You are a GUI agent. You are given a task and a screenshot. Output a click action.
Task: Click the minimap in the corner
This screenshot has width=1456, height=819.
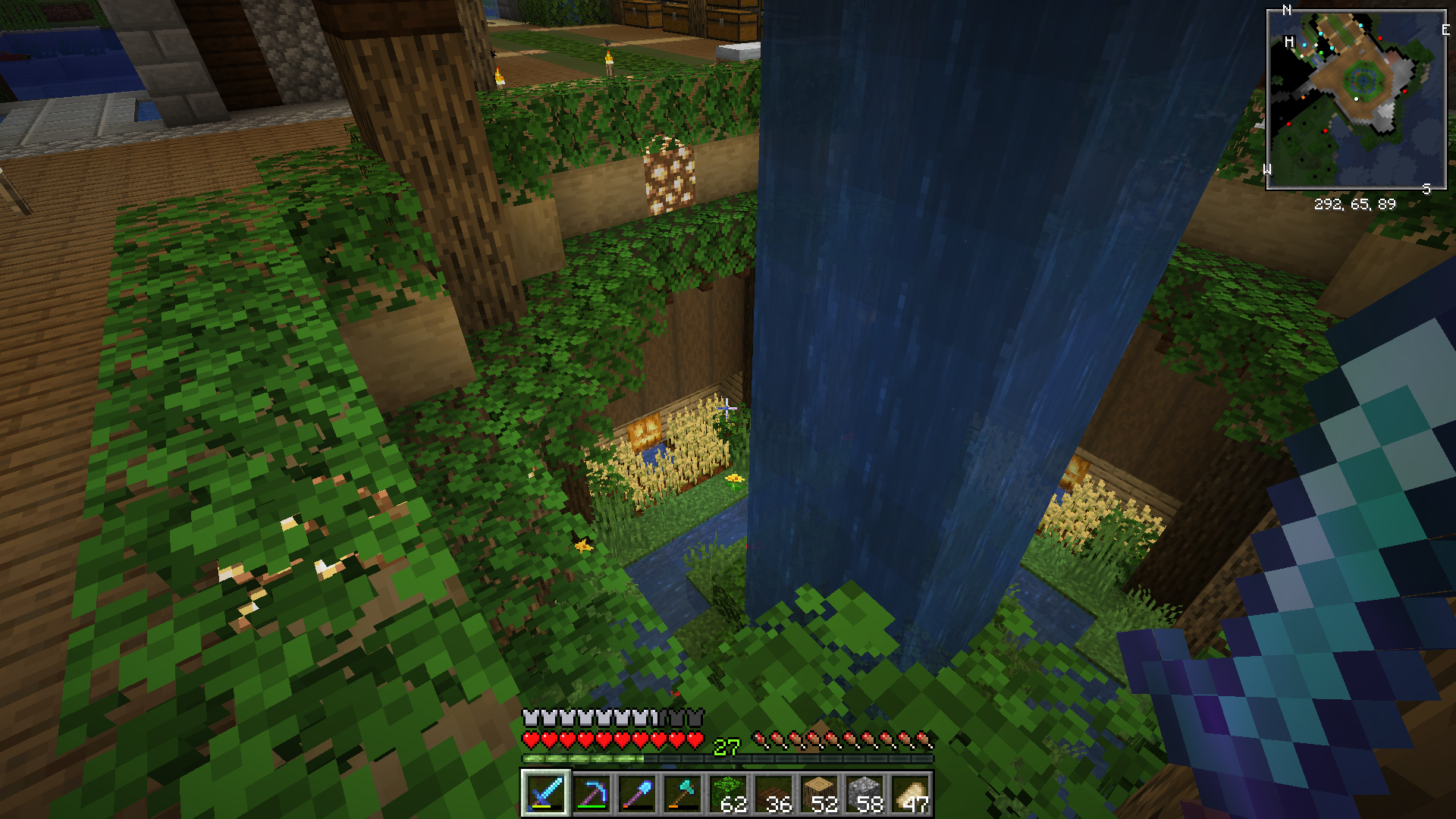coord(1357,99)
